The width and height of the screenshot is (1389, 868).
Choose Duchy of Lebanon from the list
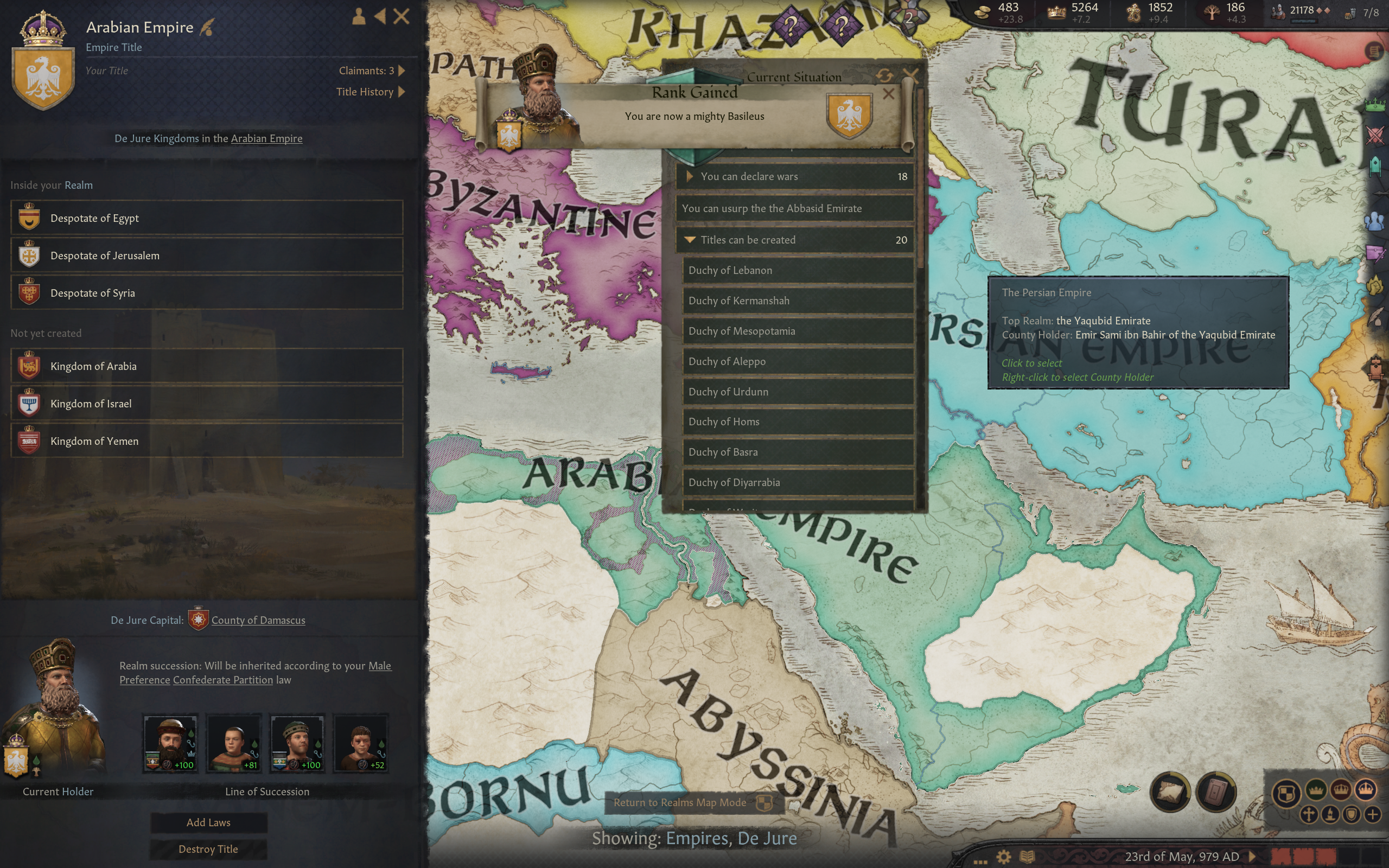point(798,270)
